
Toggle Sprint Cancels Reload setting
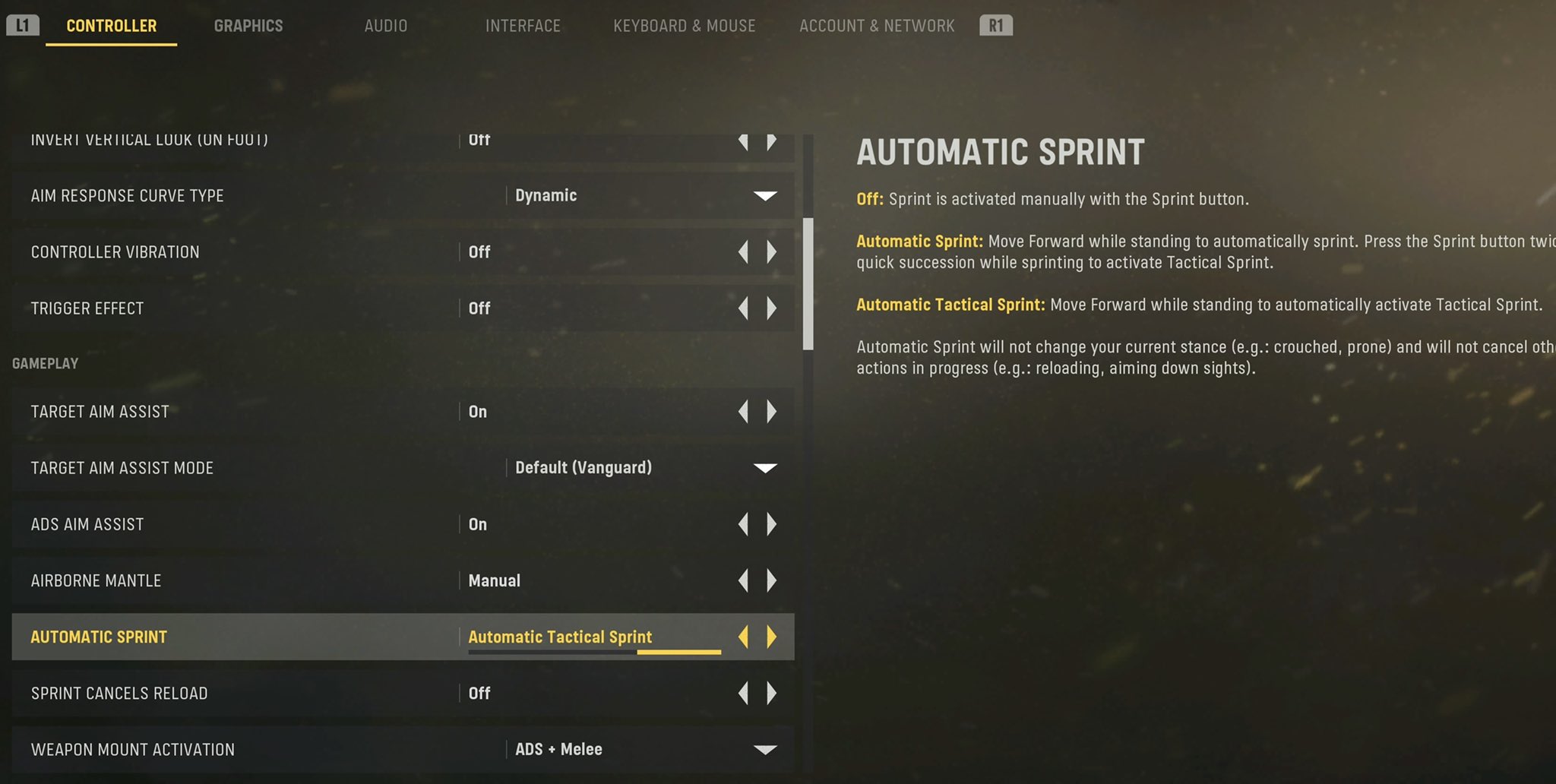click(x=773, y=693)
